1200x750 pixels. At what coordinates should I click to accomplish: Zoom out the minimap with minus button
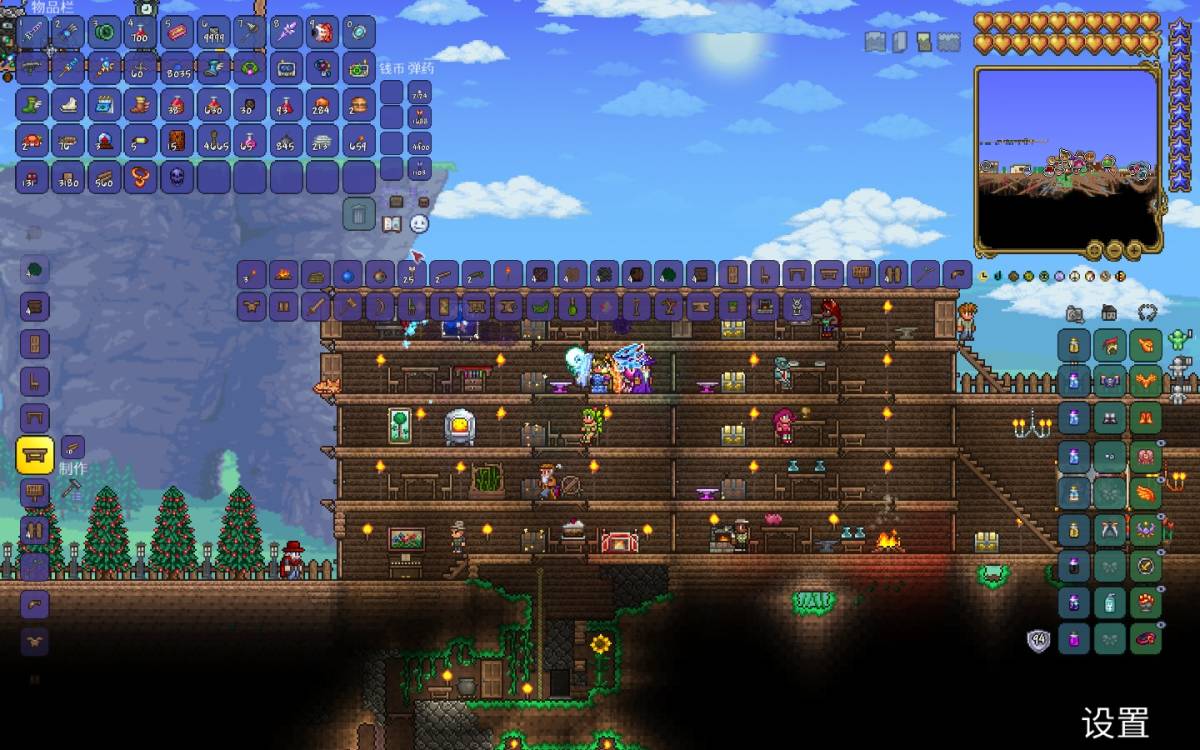[x=1114, y=249]
